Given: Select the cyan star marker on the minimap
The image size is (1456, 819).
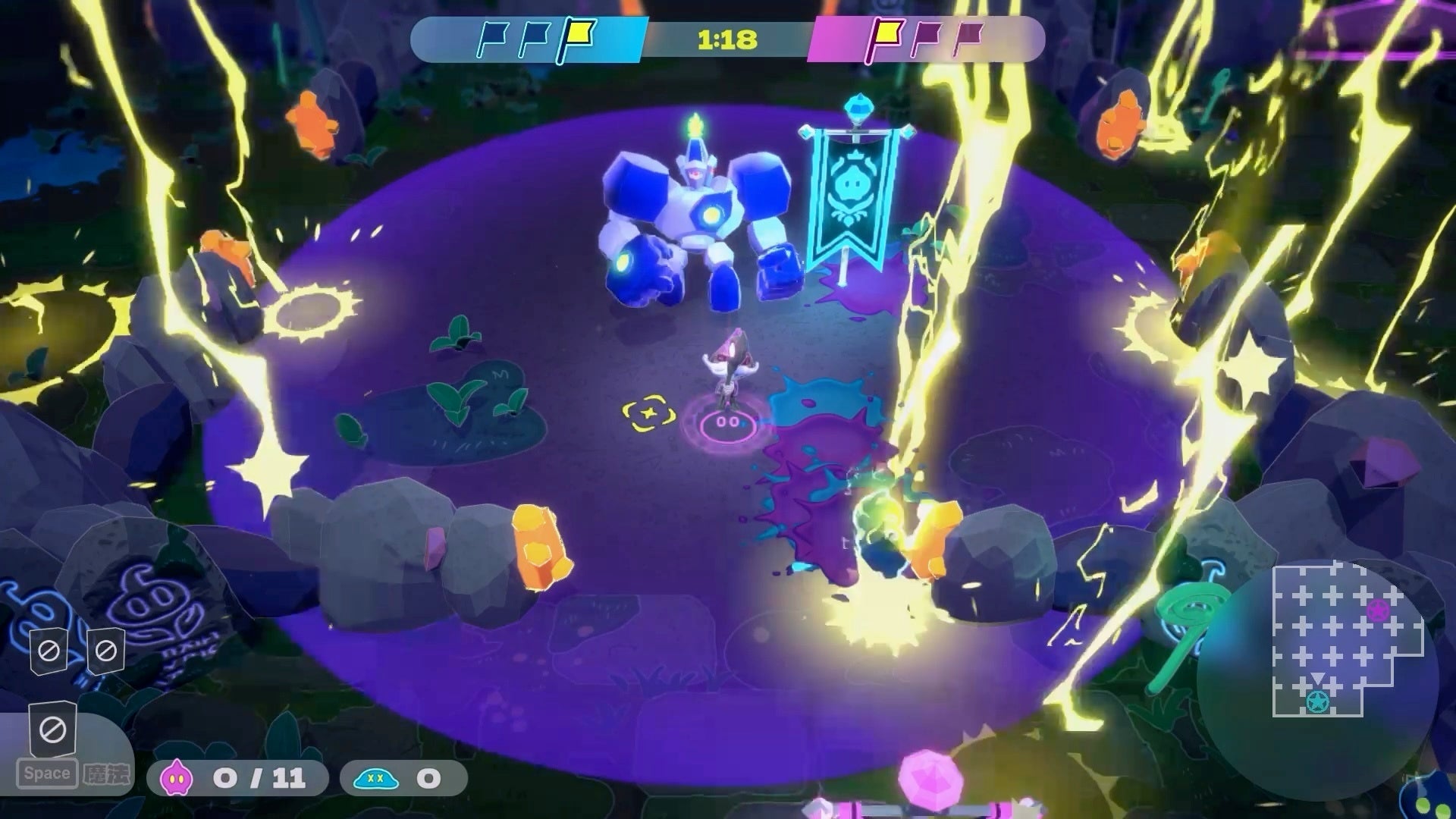Looking at the screenshot, I should click(1317, 702).
